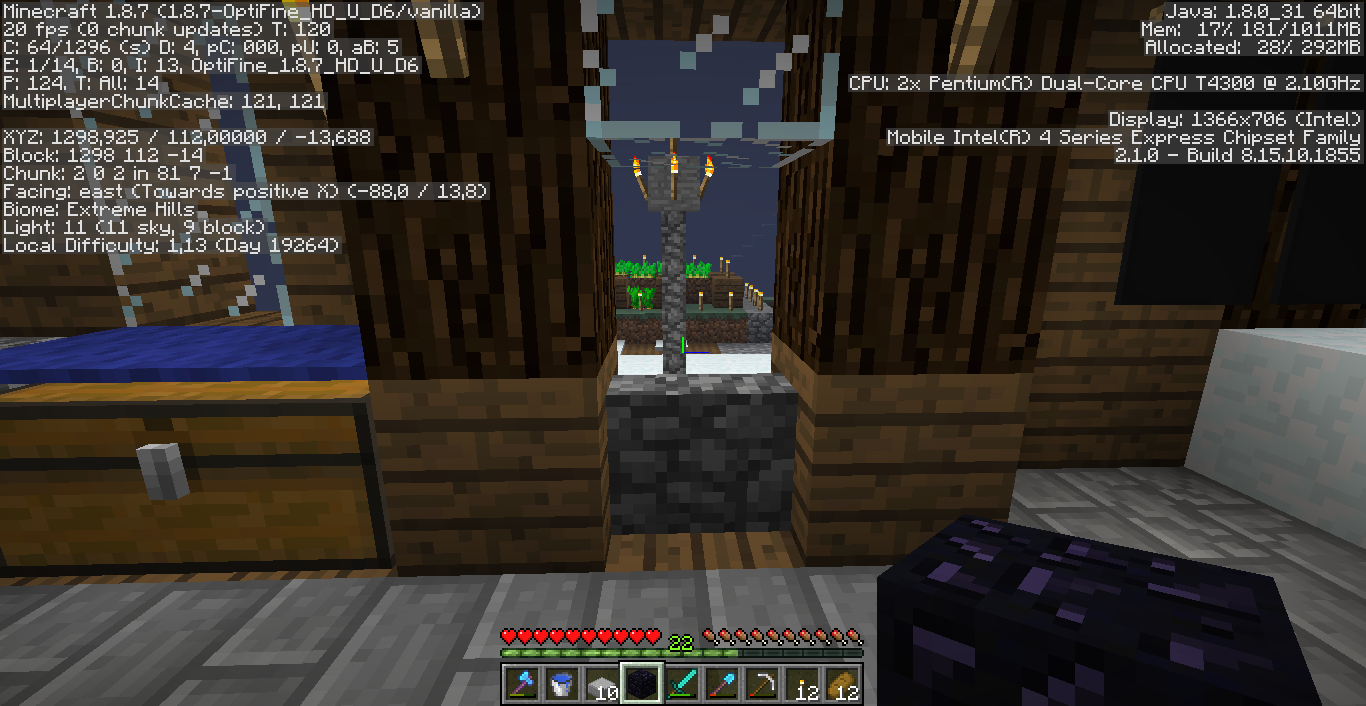Switch to the diamond shovel slot
The height and width of the screenshot is (706, 1366).
pyautogui.click(x=722, y=684)
